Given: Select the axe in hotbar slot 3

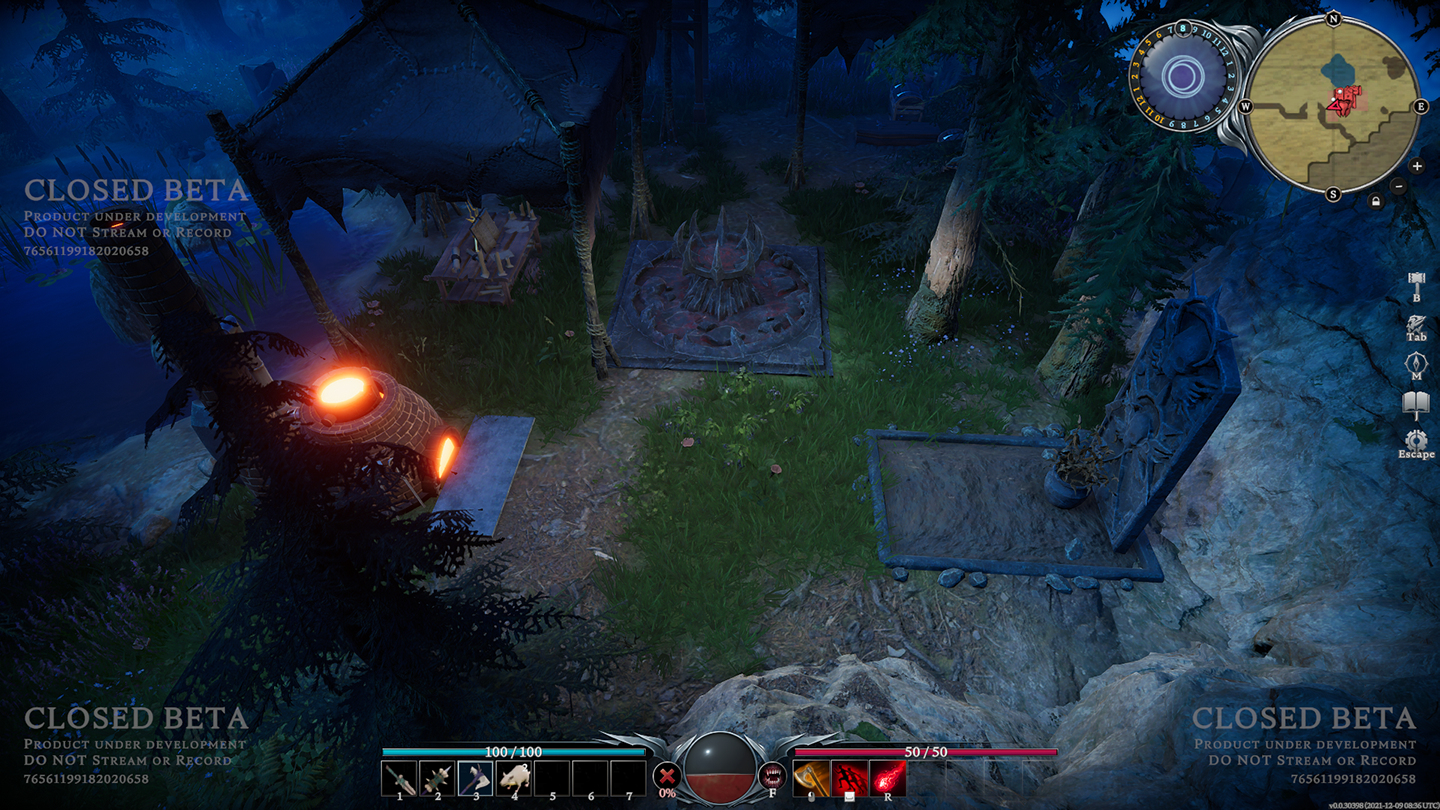Looking at the screenshot, I should [x=476, y=777].
